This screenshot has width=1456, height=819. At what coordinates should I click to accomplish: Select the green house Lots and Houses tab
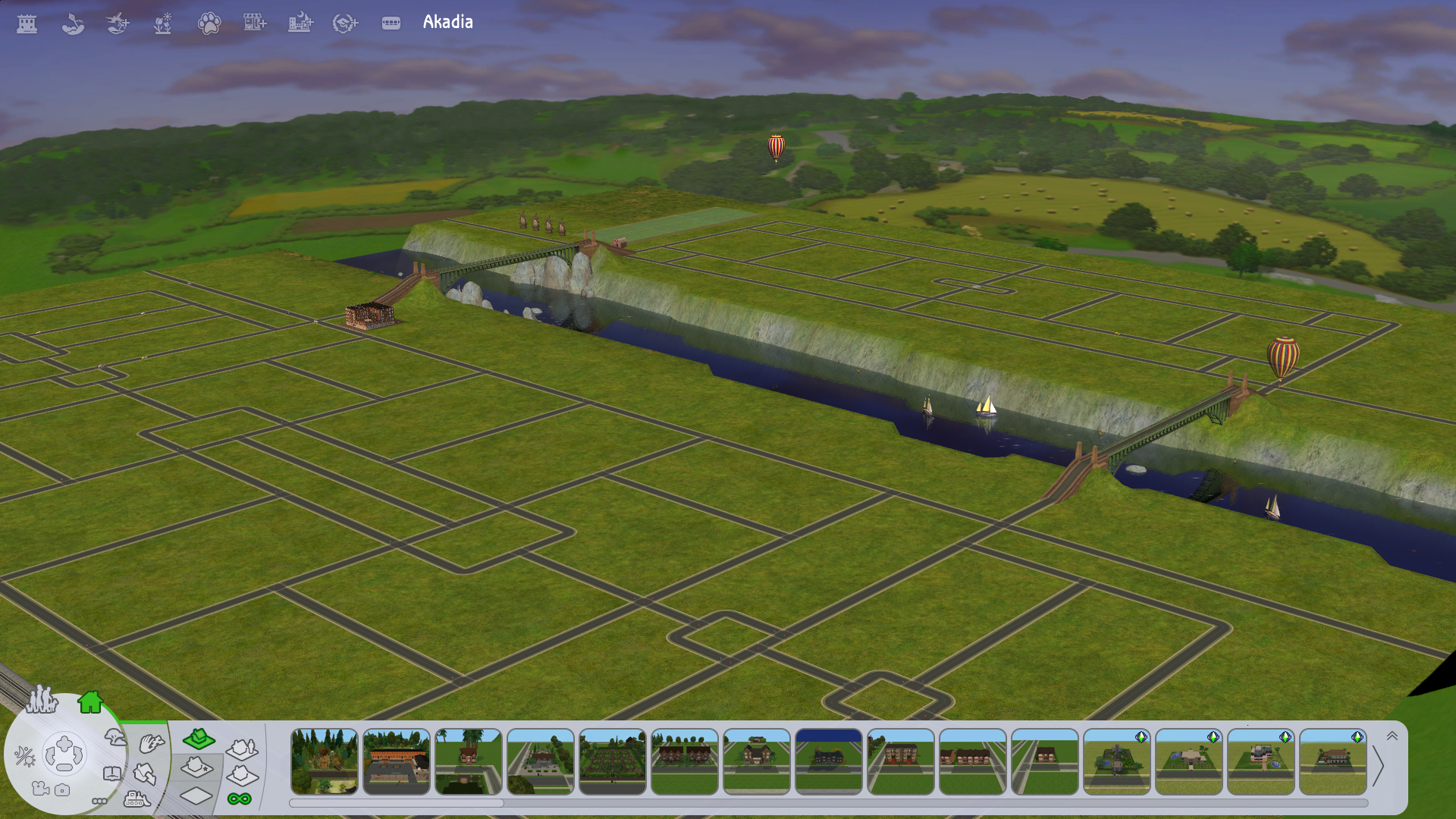coord(90,702)
